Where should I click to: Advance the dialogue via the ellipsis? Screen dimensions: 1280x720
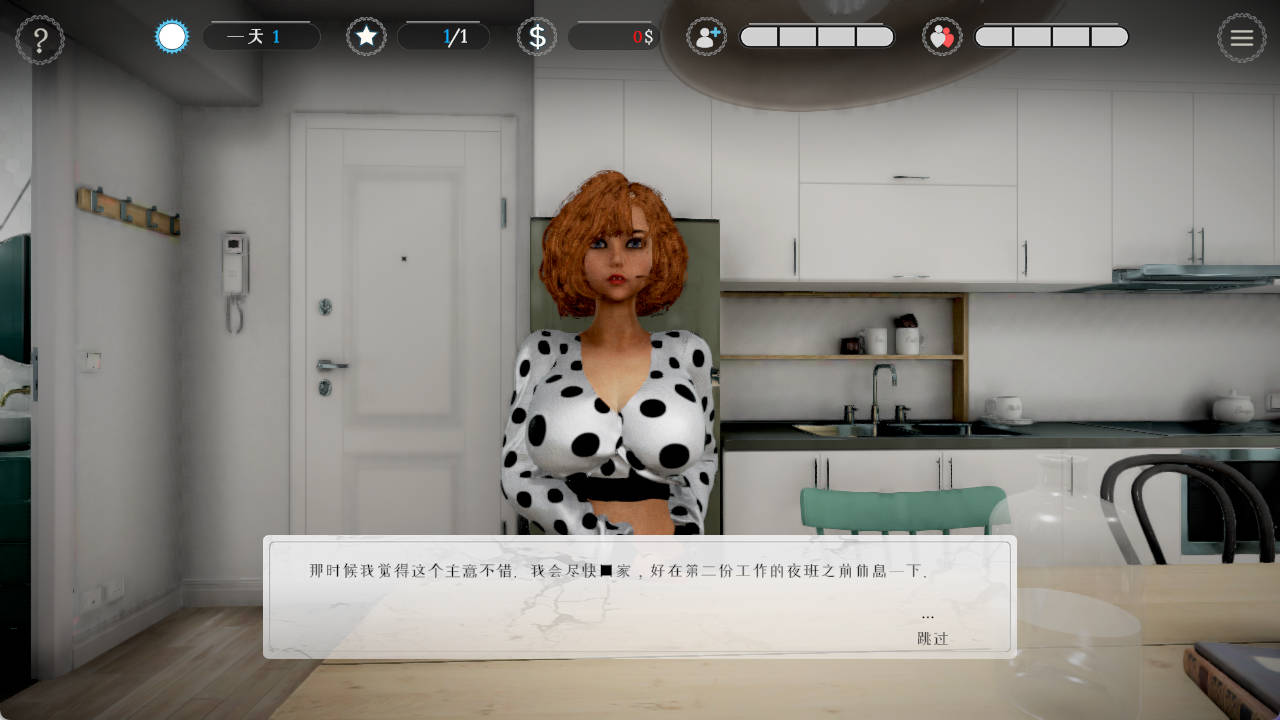tap(928, 616)
